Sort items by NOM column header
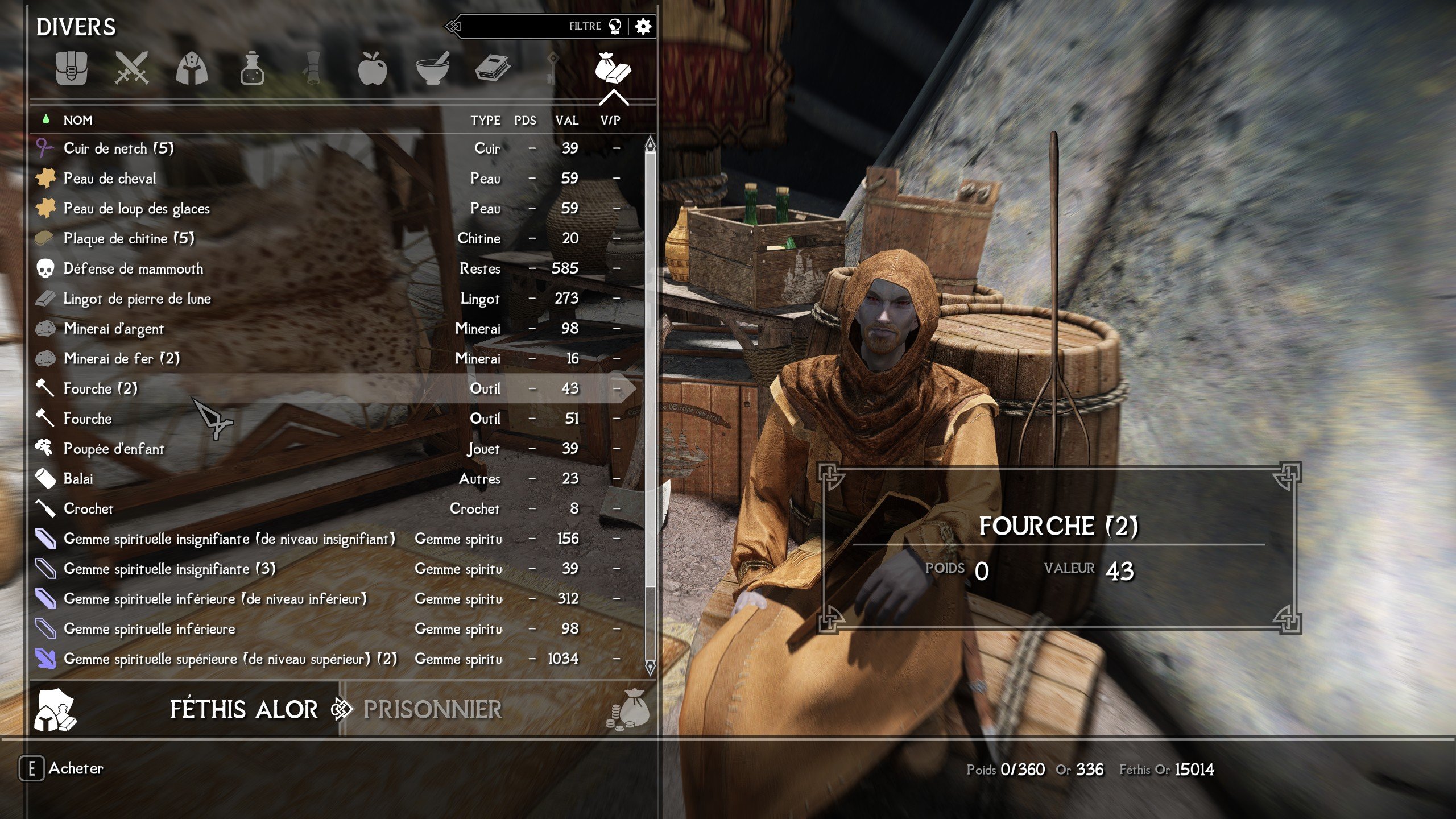Screen dimensions: 1456x819 point(78,121)
